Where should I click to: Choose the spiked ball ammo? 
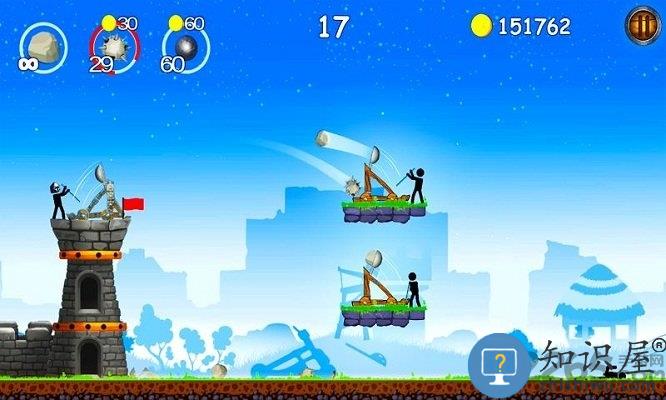(114, 47)
